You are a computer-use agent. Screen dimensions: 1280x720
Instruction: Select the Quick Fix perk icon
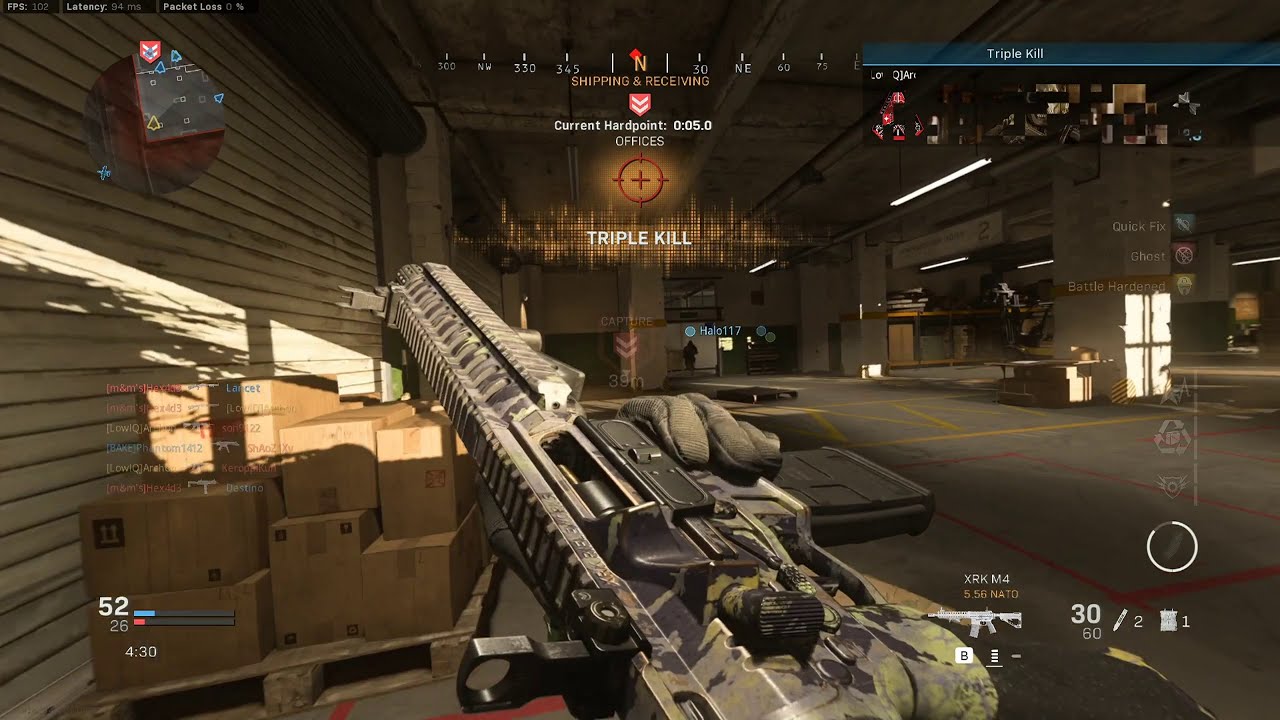pos(1184,225)
